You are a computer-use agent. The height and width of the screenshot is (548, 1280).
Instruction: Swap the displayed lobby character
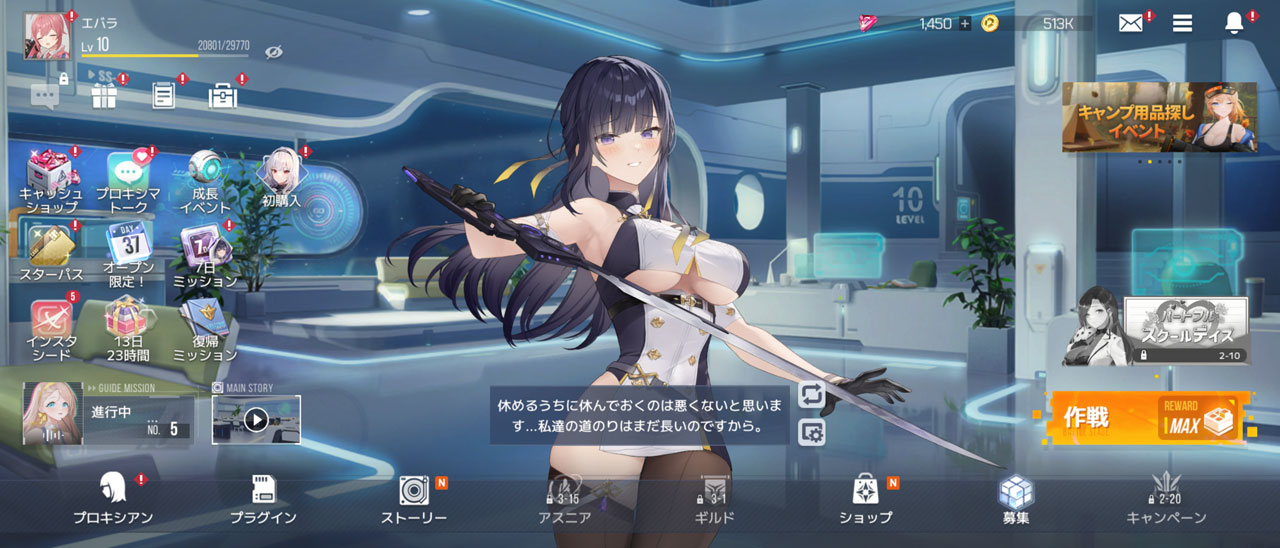pyautogui.click(x=812, y=394)
